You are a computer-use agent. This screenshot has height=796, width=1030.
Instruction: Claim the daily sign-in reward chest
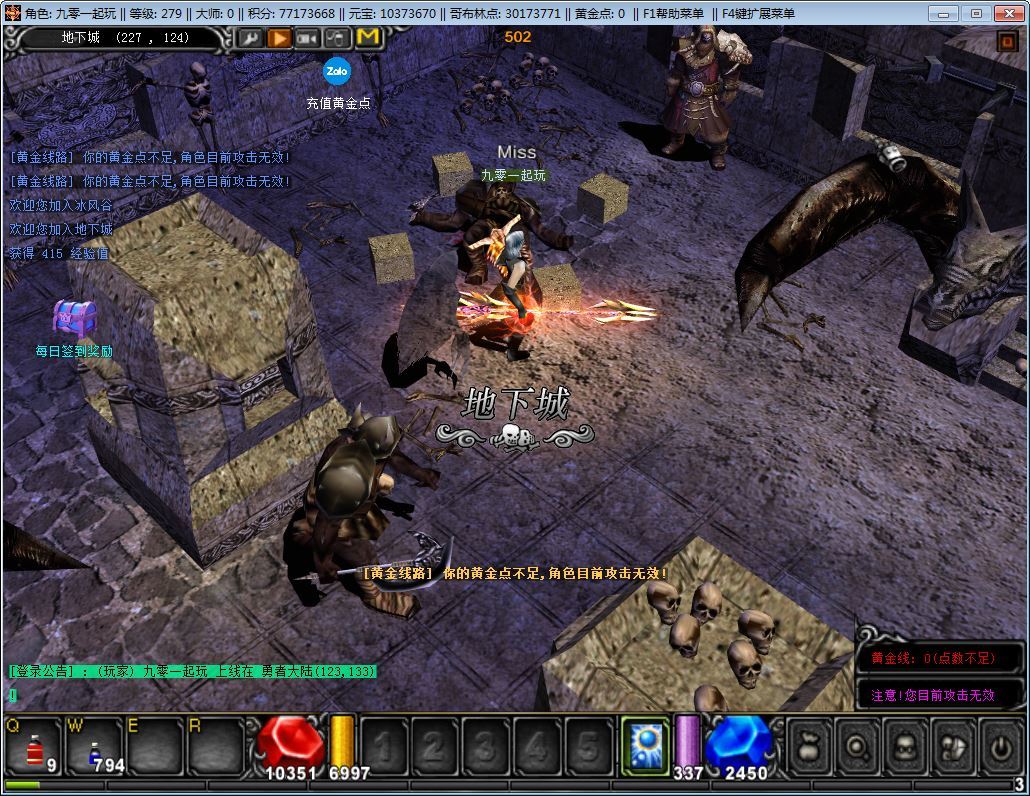pyautogui.click(x=74, y=320)
